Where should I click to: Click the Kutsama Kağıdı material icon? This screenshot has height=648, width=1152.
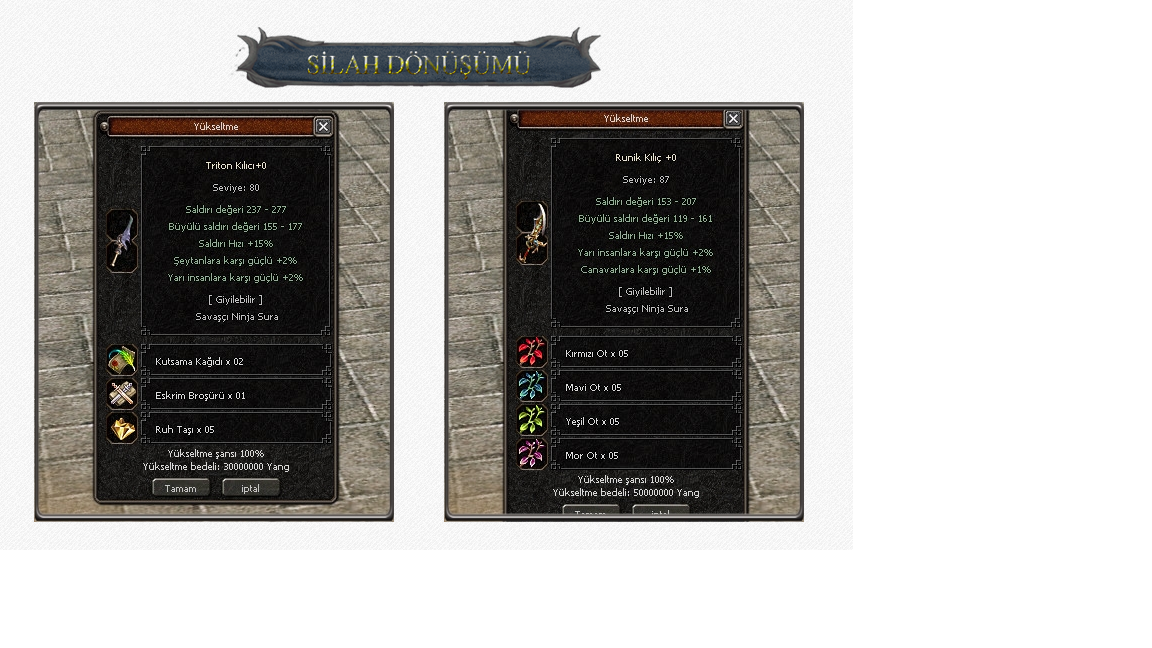pyautogui.click(x=122, y=360)
